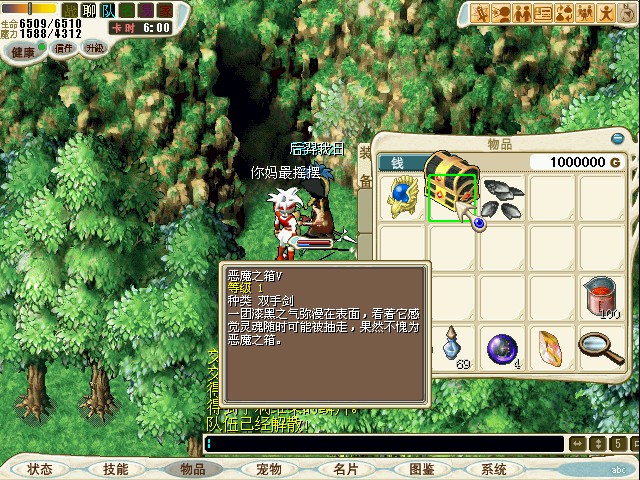Select the devil's treasure chest item
This screenshot has width=640, height=480.
[x=451, y=196]
